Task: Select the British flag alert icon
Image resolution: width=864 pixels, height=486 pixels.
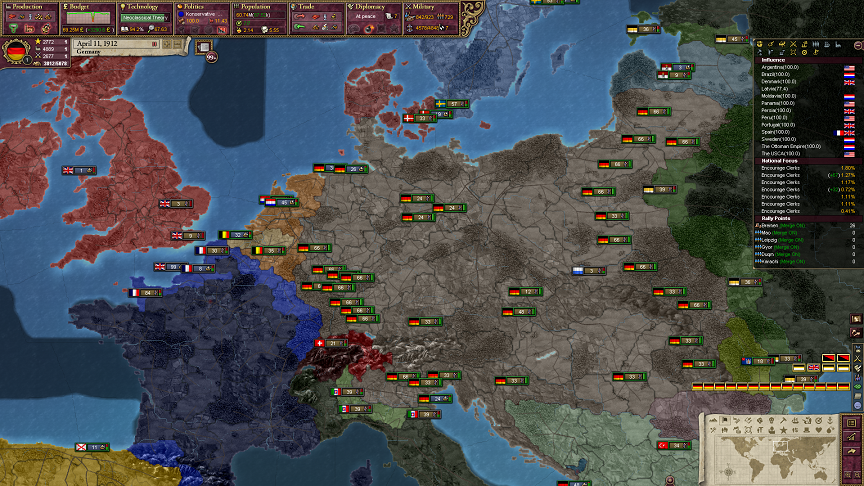Action: click(814, 367)
